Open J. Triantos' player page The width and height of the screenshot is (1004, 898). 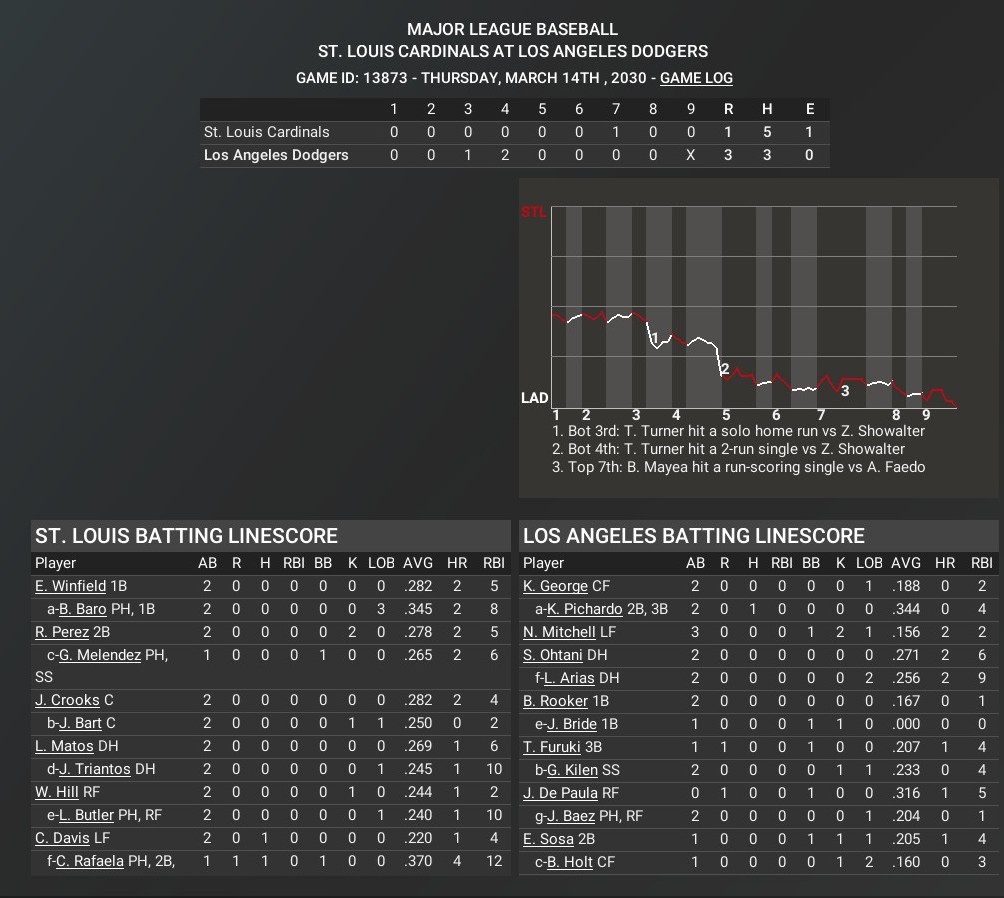pyautogui.click(x=94, y=769)
